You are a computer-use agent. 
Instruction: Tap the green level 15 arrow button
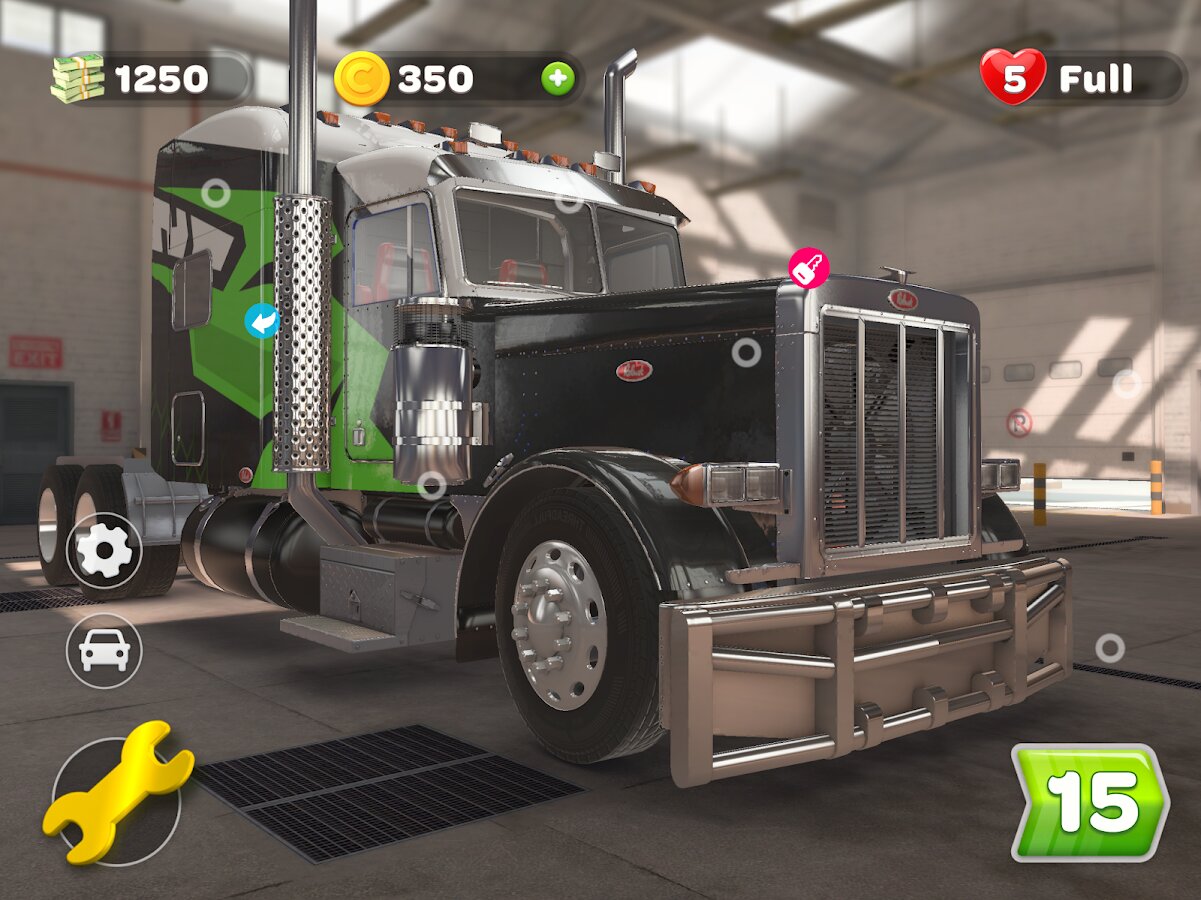tap(1088, 802)
